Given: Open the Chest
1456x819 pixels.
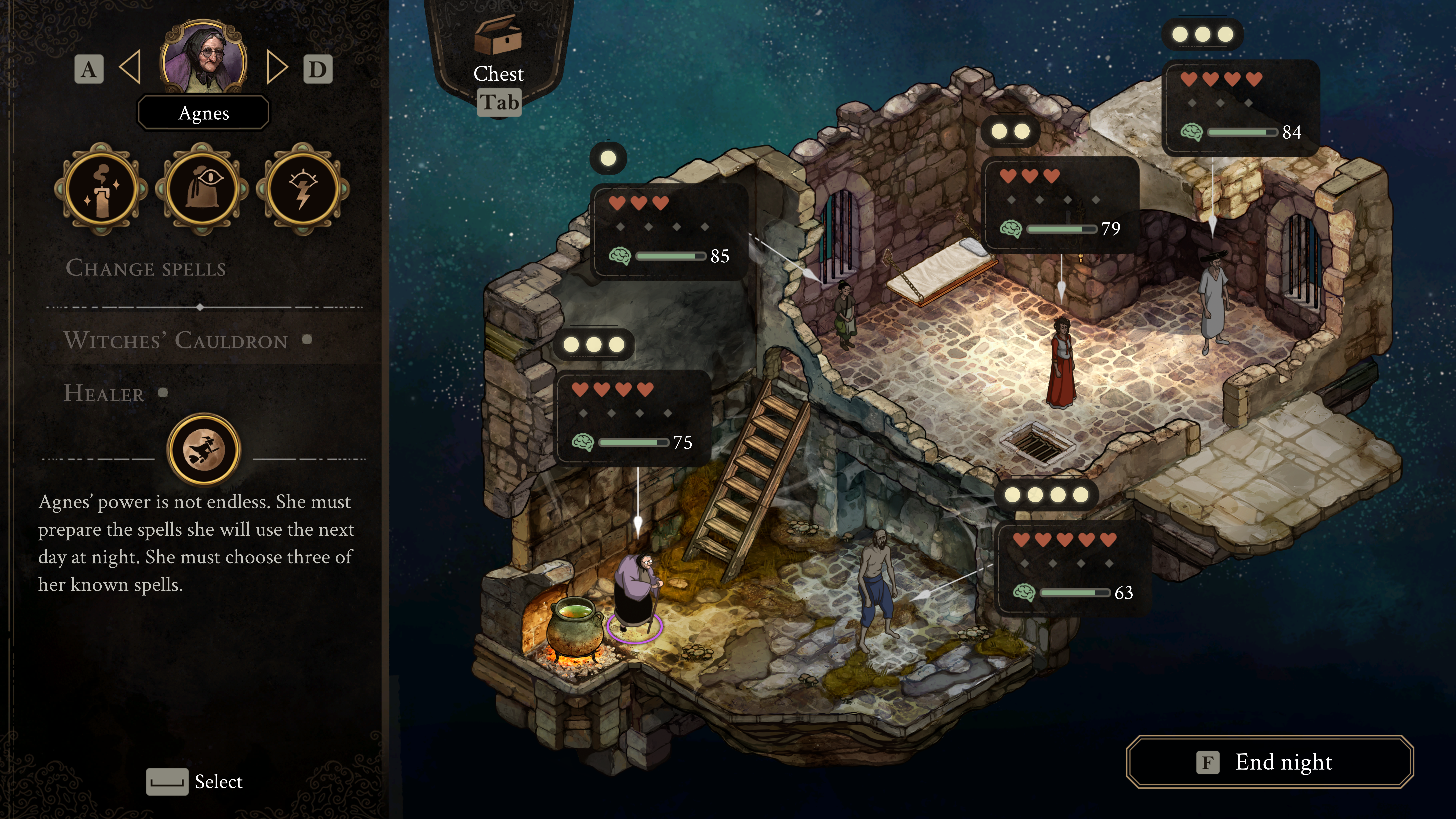Looking at the screenshot, I should (x=498, y=51).
